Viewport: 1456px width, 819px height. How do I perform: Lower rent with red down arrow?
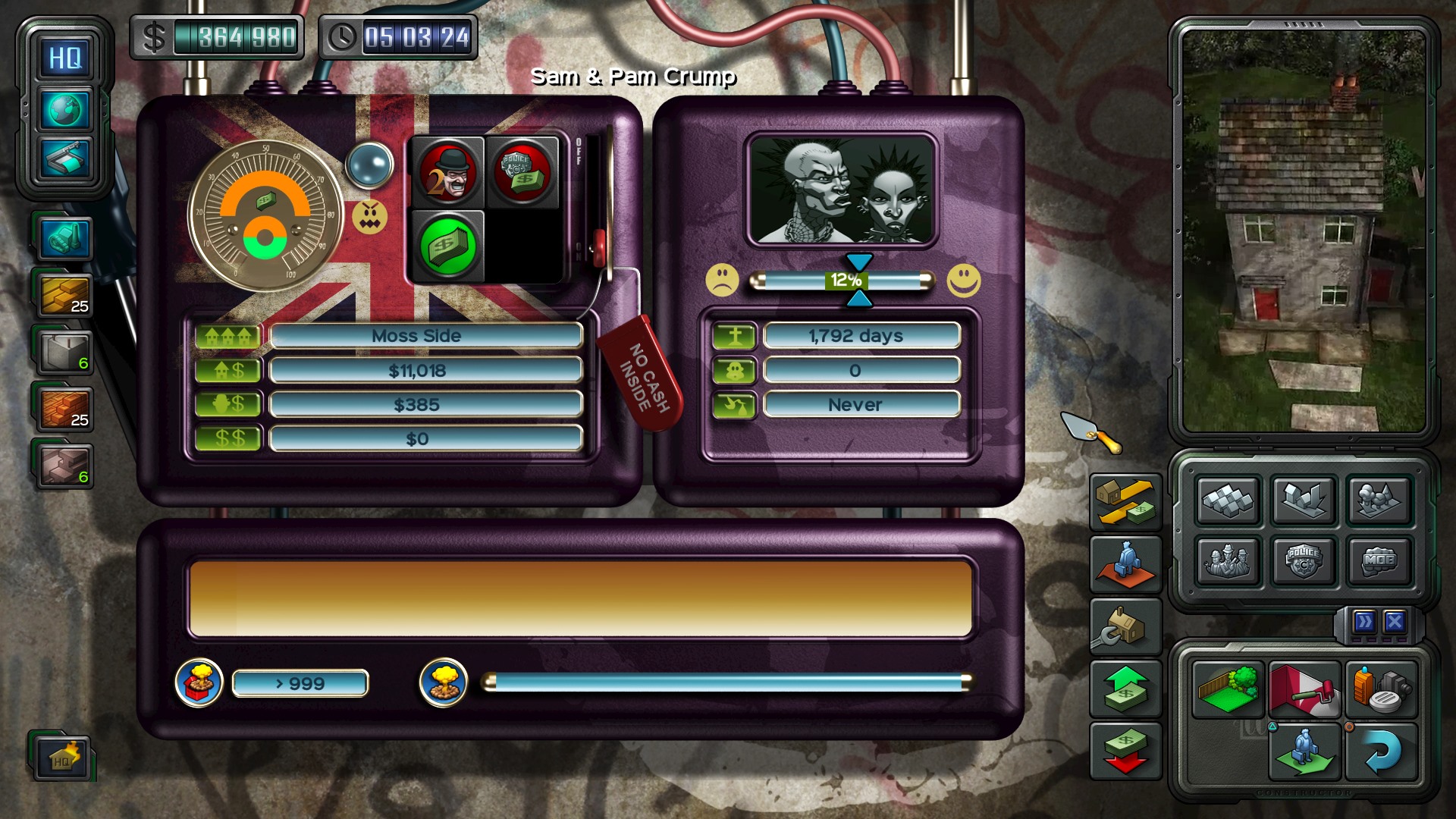1125,751
